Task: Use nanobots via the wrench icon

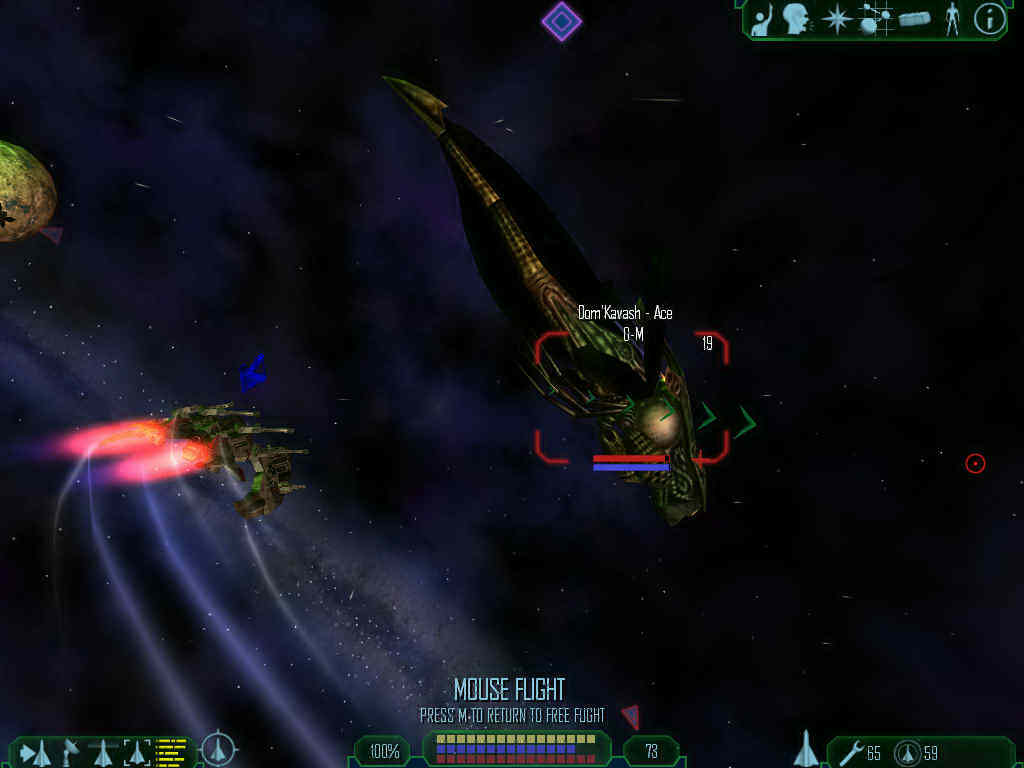Action: click(851, 751)
